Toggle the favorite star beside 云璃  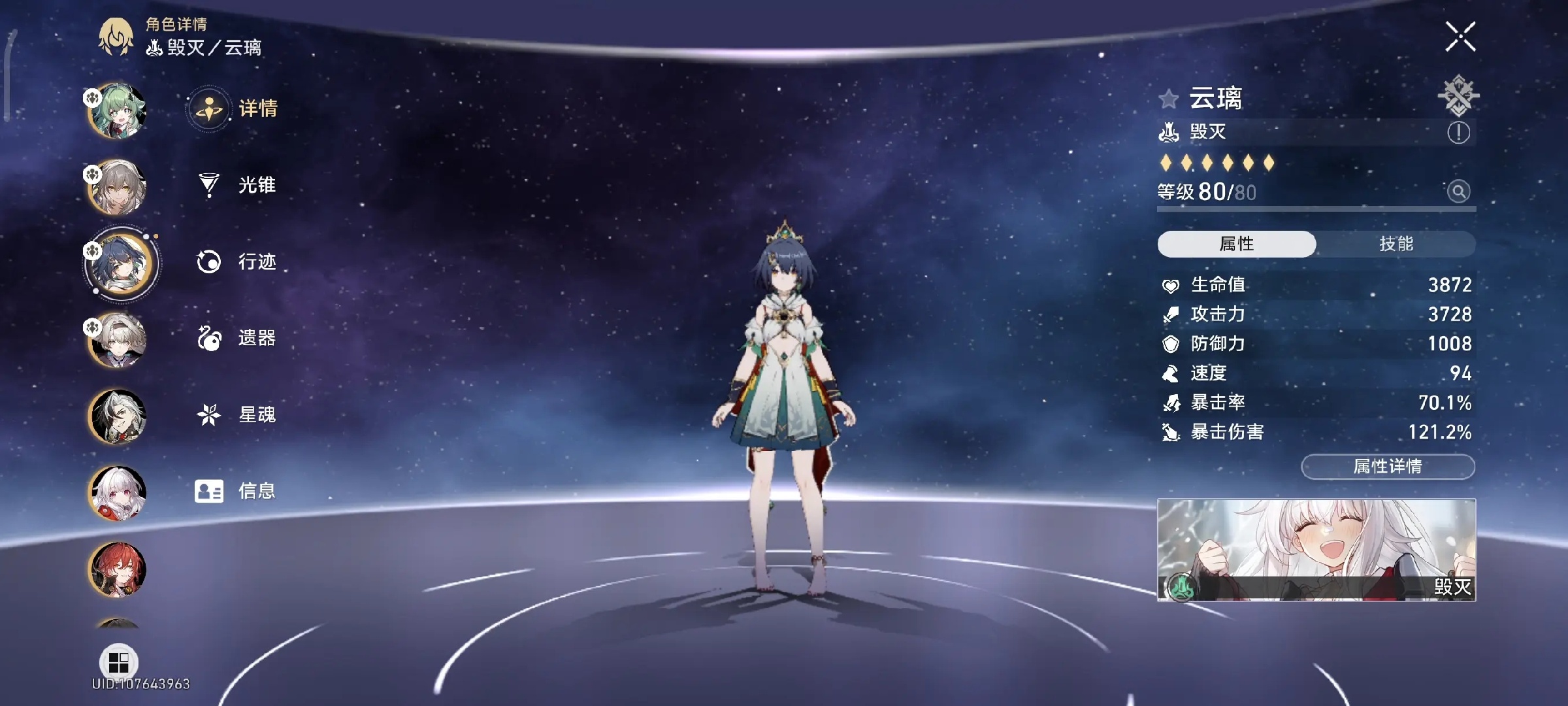(x=1168, y=99)
